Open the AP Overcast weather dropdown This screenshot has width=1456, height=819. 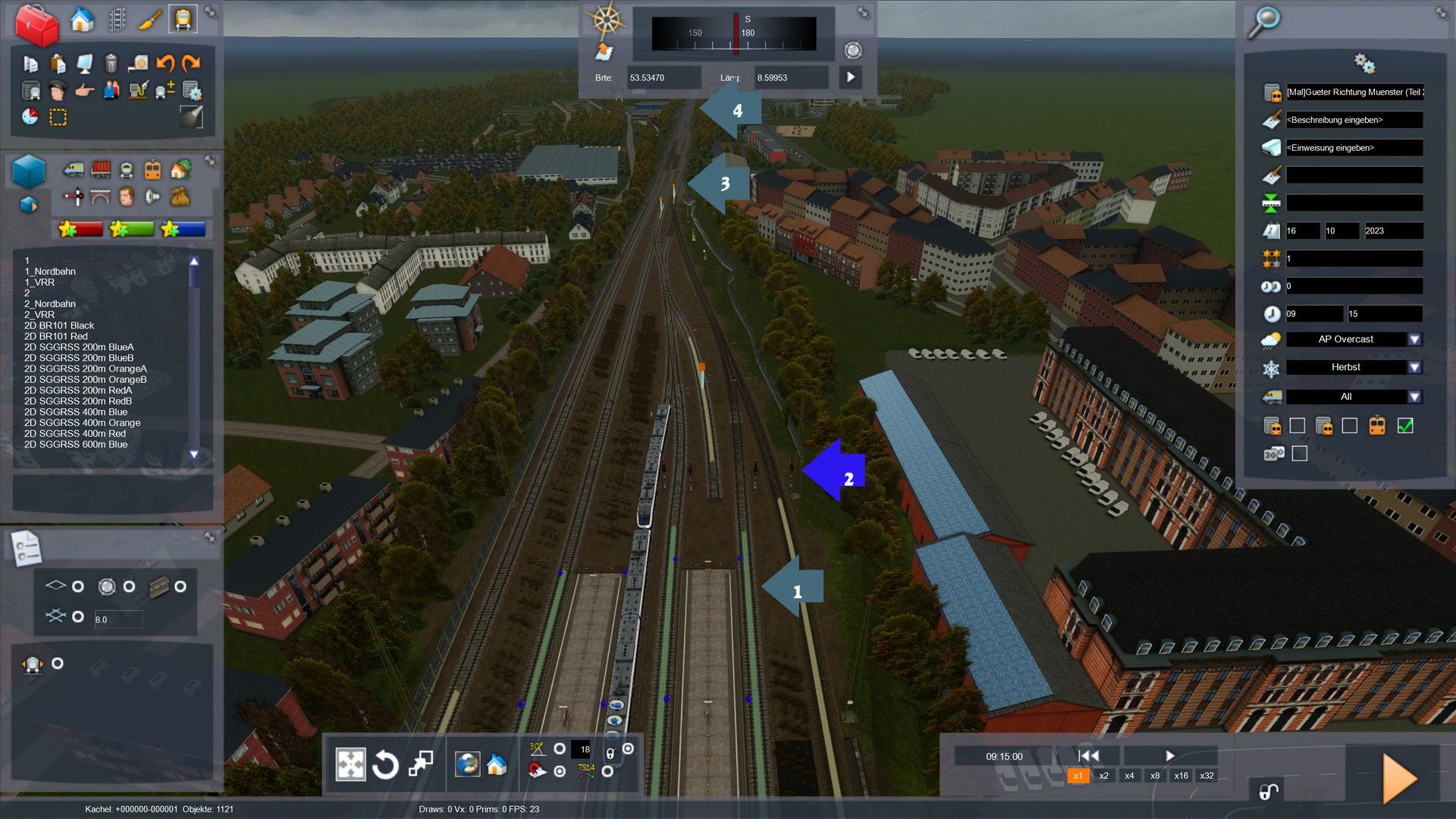click(x=1414, y=340)
